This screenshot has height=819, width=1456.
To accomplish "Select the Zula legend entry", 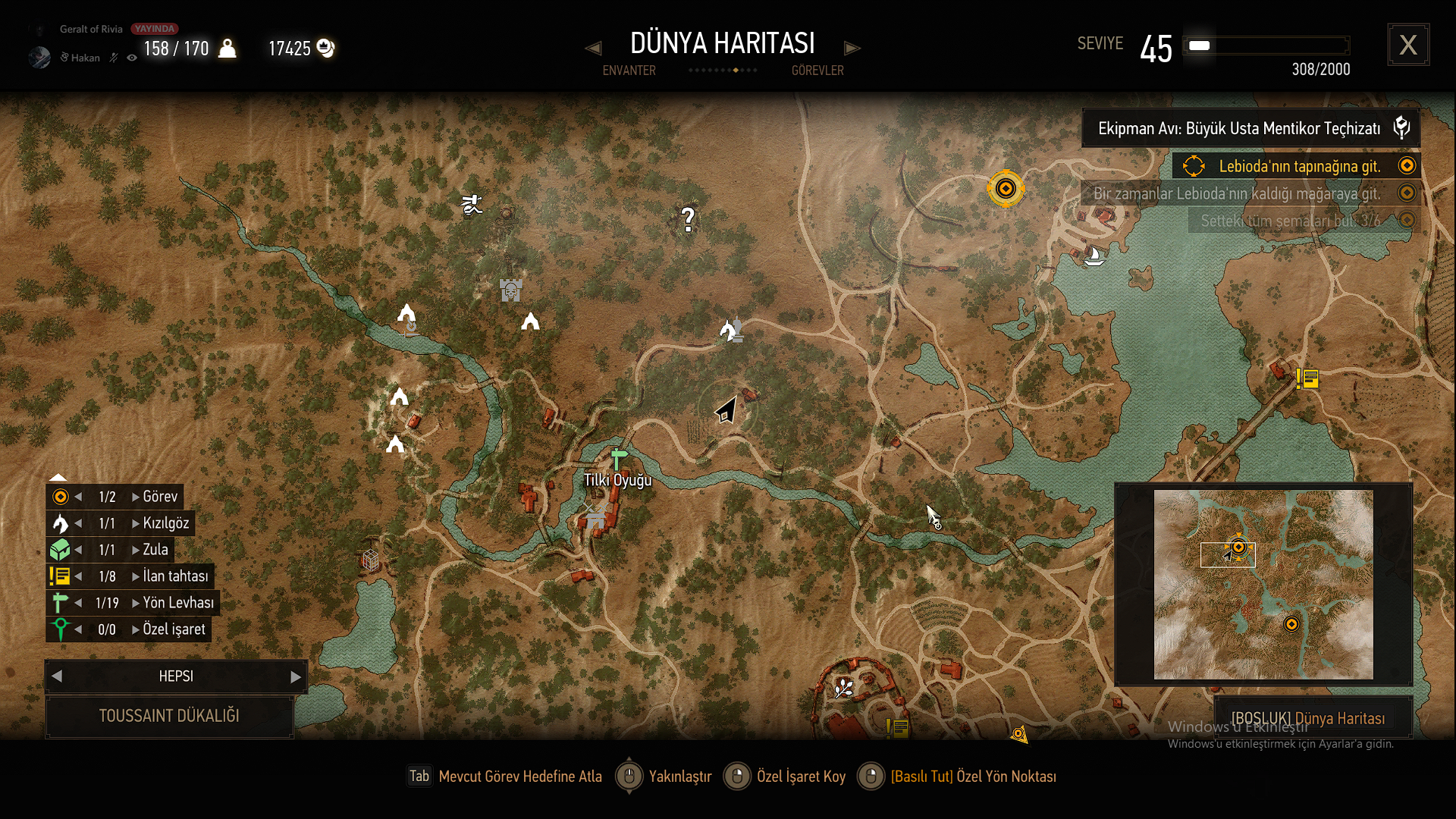I will coord(155,550).
